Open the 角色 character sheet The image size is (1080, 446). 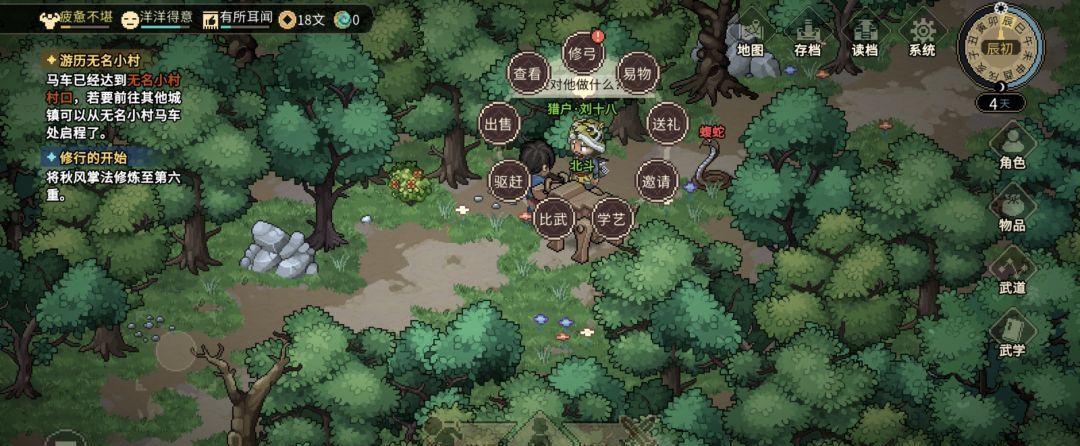[x=1012, y=148]
